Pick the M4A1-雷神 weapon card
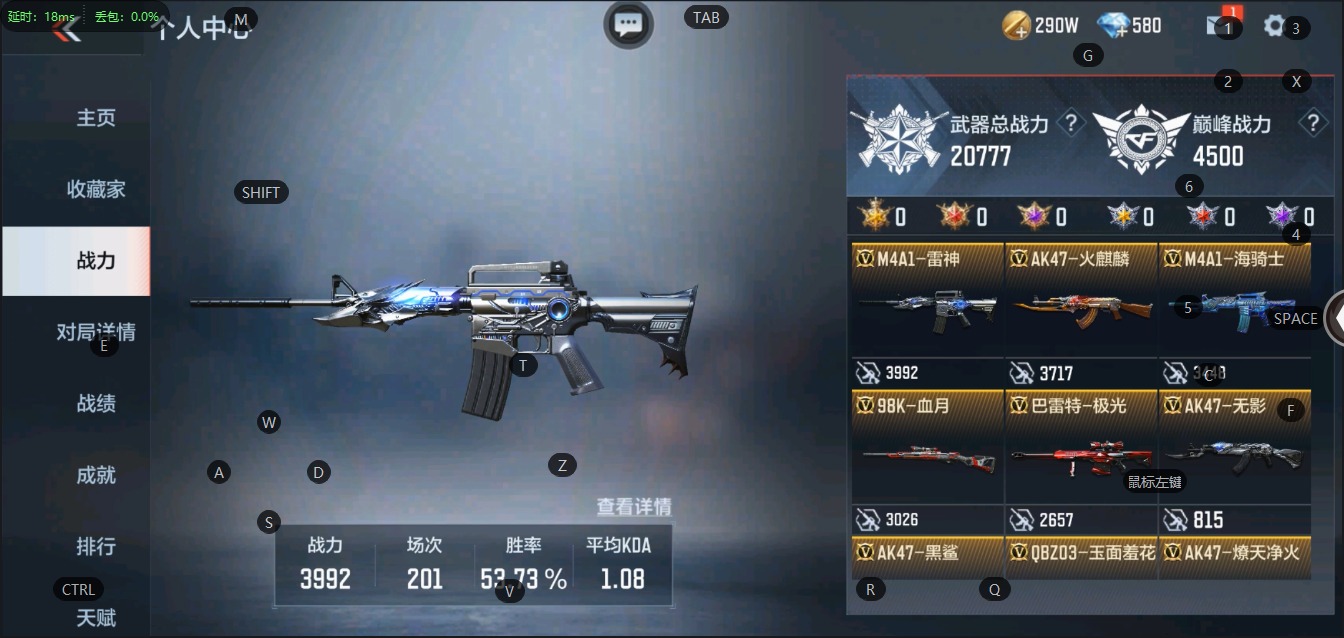The image size is (1344, 638). [x=927, y=312]
